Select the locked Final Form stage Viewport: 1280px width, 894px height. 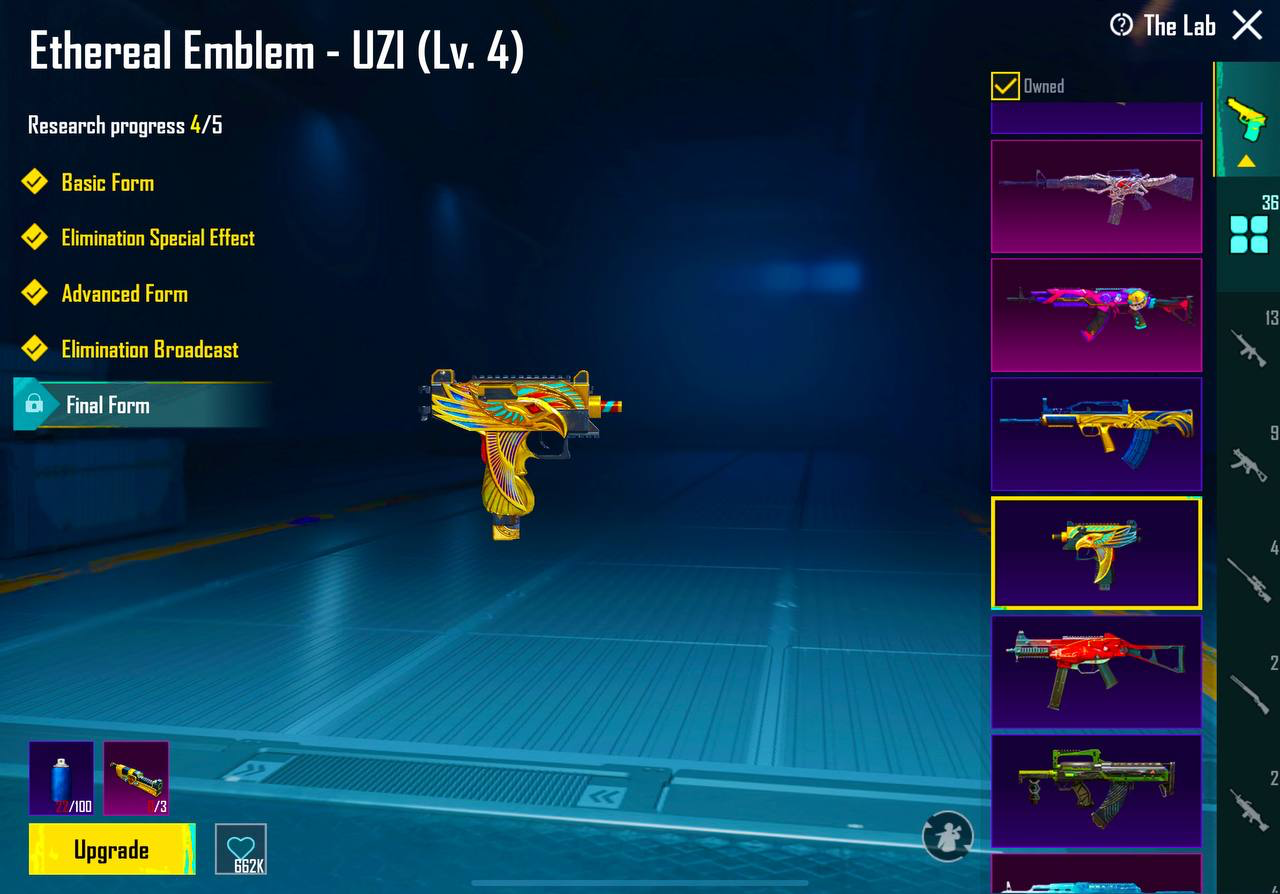click(107, 405)
